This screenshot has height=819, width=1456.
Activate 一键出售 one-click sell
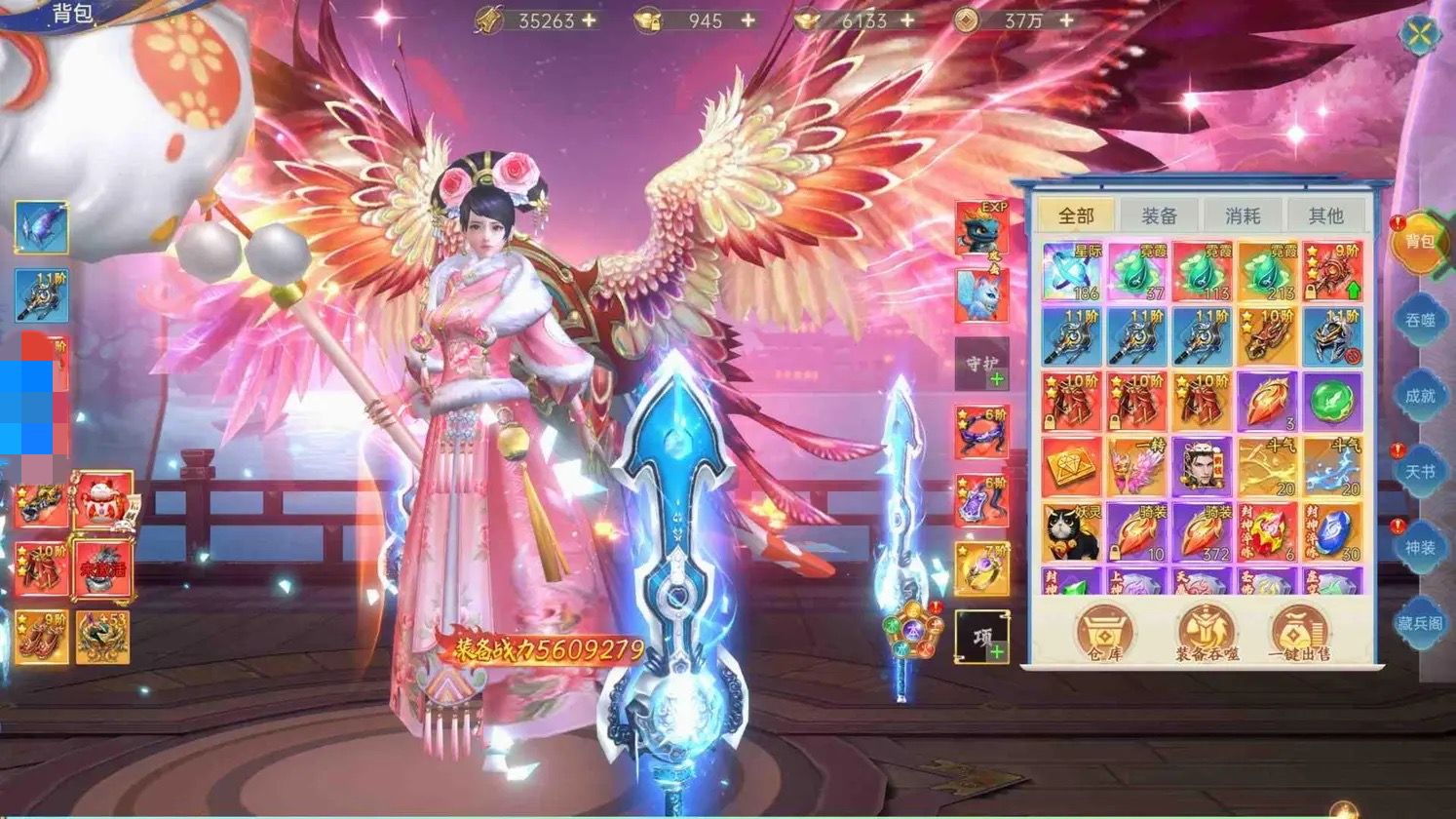1299,634
